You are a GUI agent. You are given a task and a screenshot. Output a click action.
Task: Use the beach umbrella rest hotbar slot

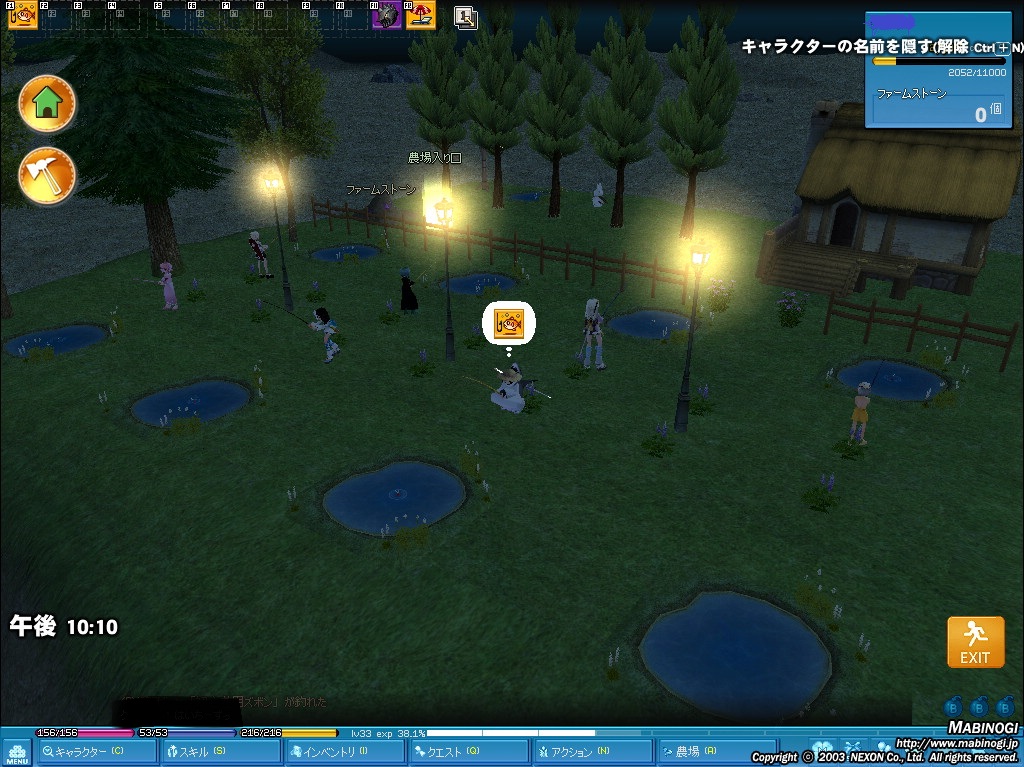[421, 16]
